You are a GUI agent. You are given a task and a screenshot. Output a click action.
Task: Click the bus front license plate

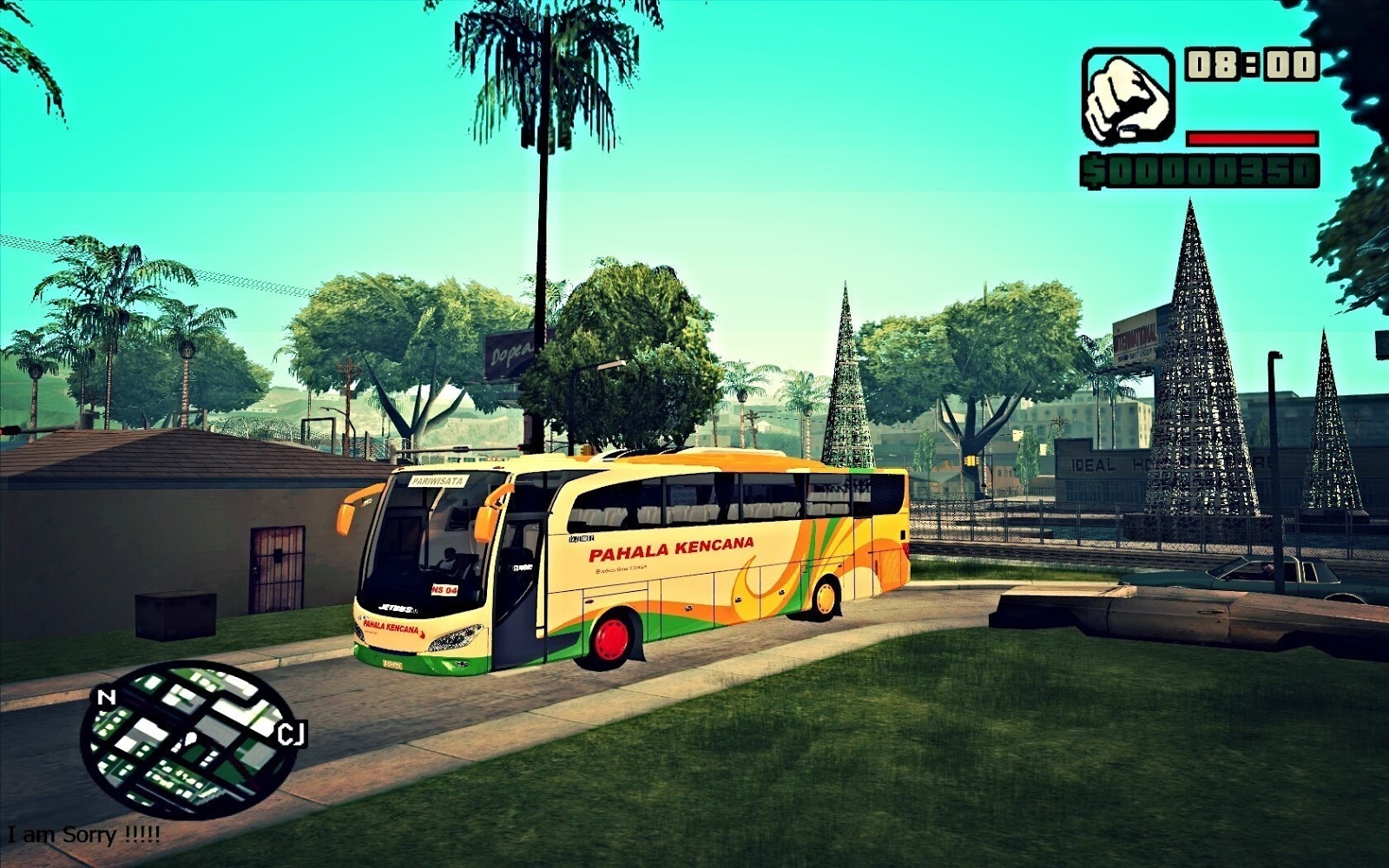[392, 664]
